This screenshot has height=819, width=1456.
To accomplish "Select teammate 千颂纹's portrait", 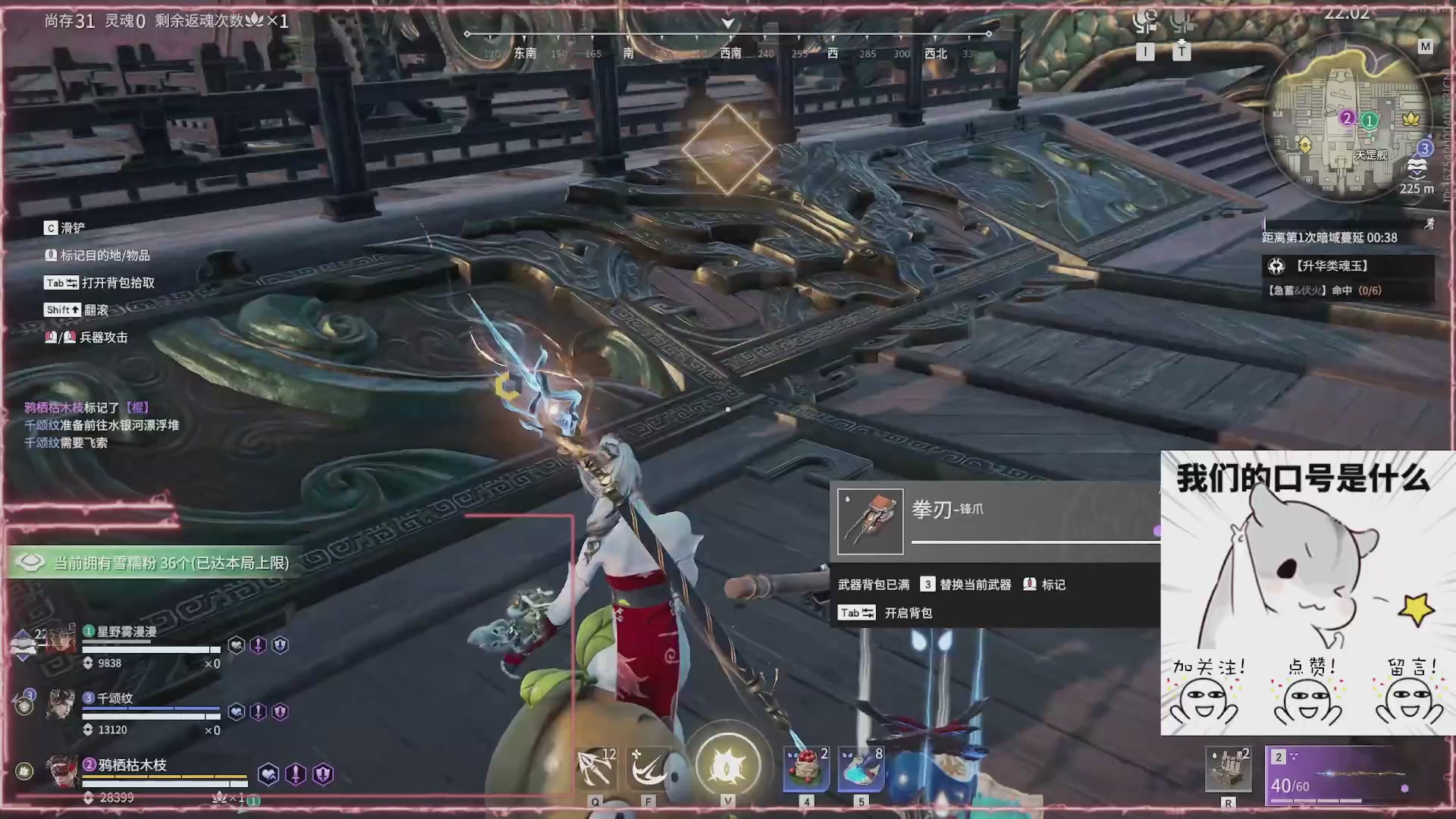I will (61, 706).
